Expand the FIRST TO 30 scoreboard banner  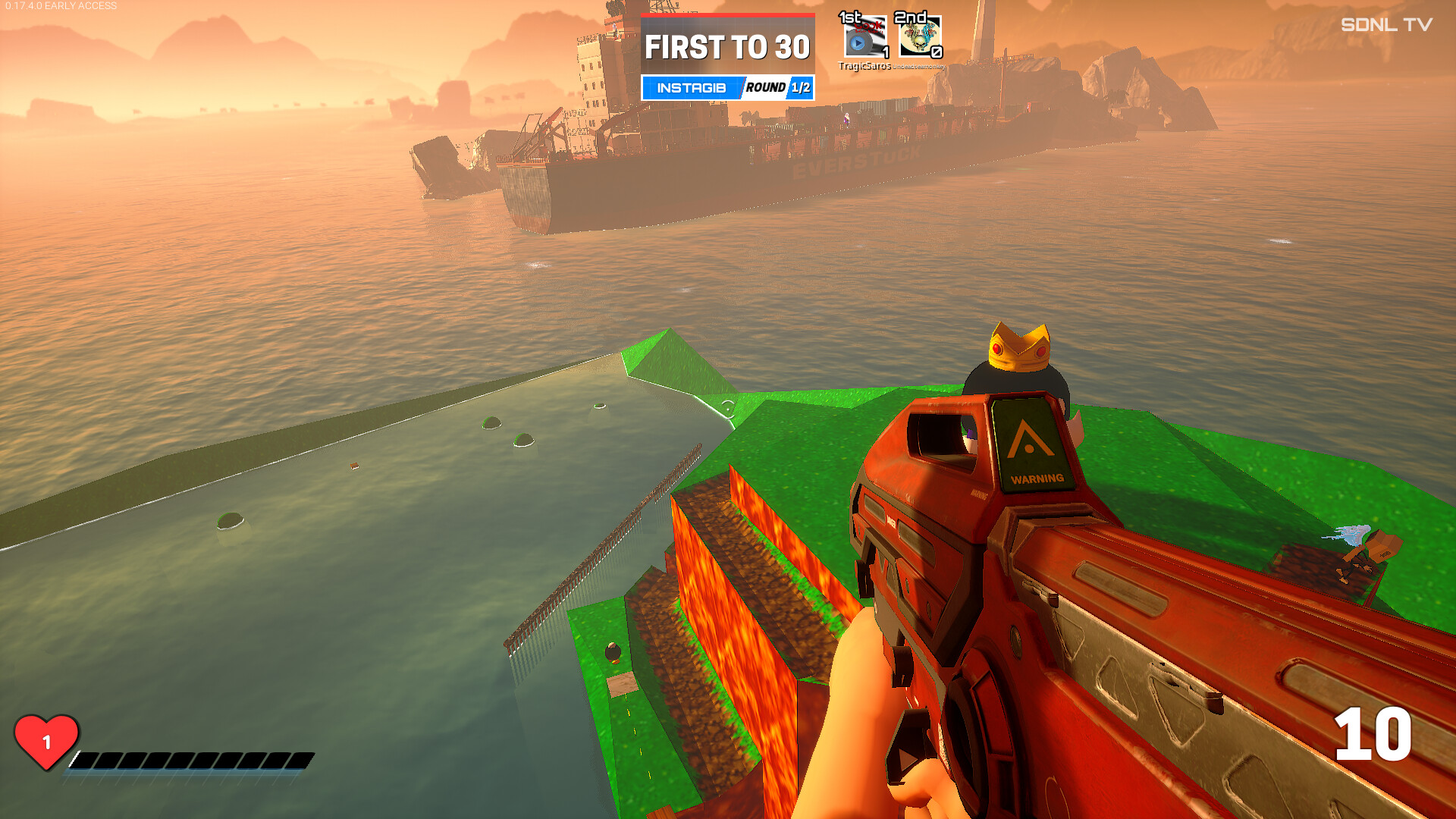pos(728,48)
